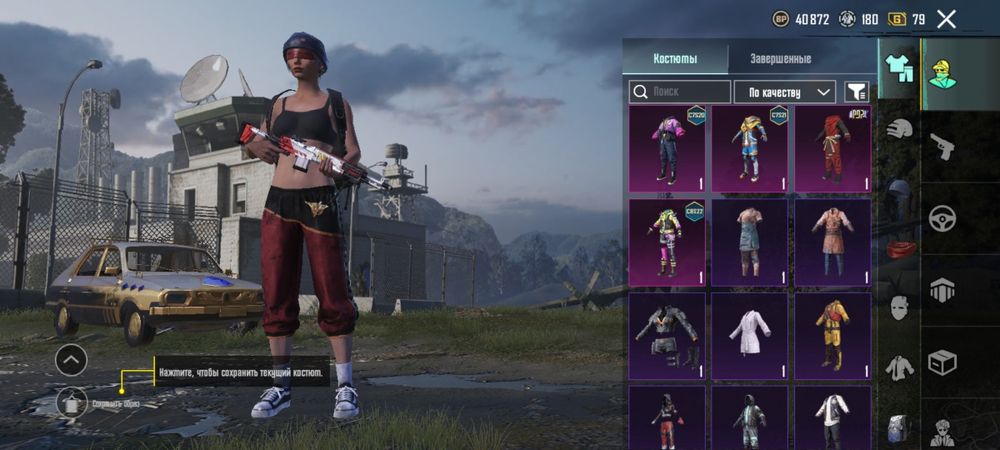Open the По качеству sort dropdown

785,92
